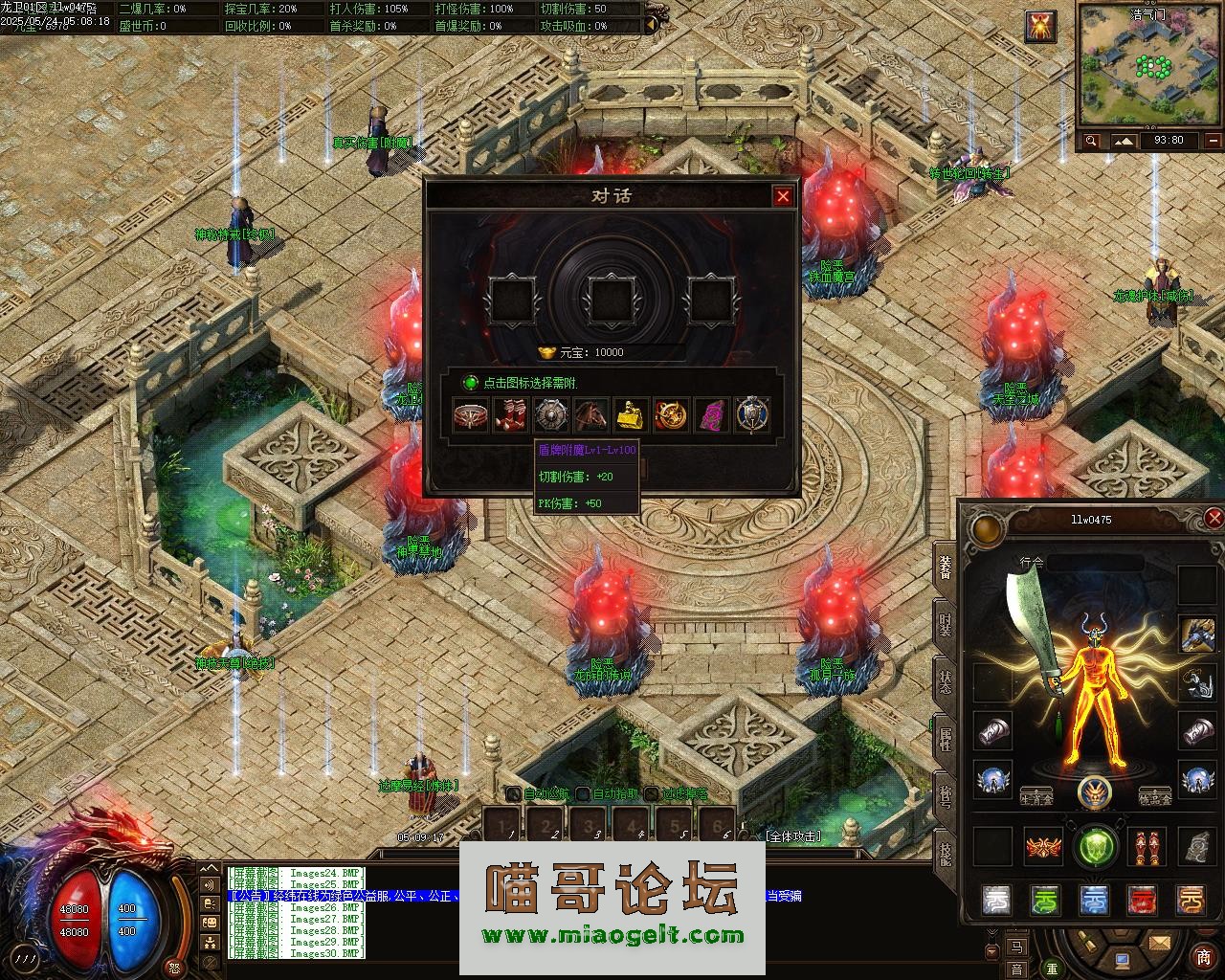Close the 对话 dialog window
This screenshot has width=1225, height=980.
(x=783, y=196)
